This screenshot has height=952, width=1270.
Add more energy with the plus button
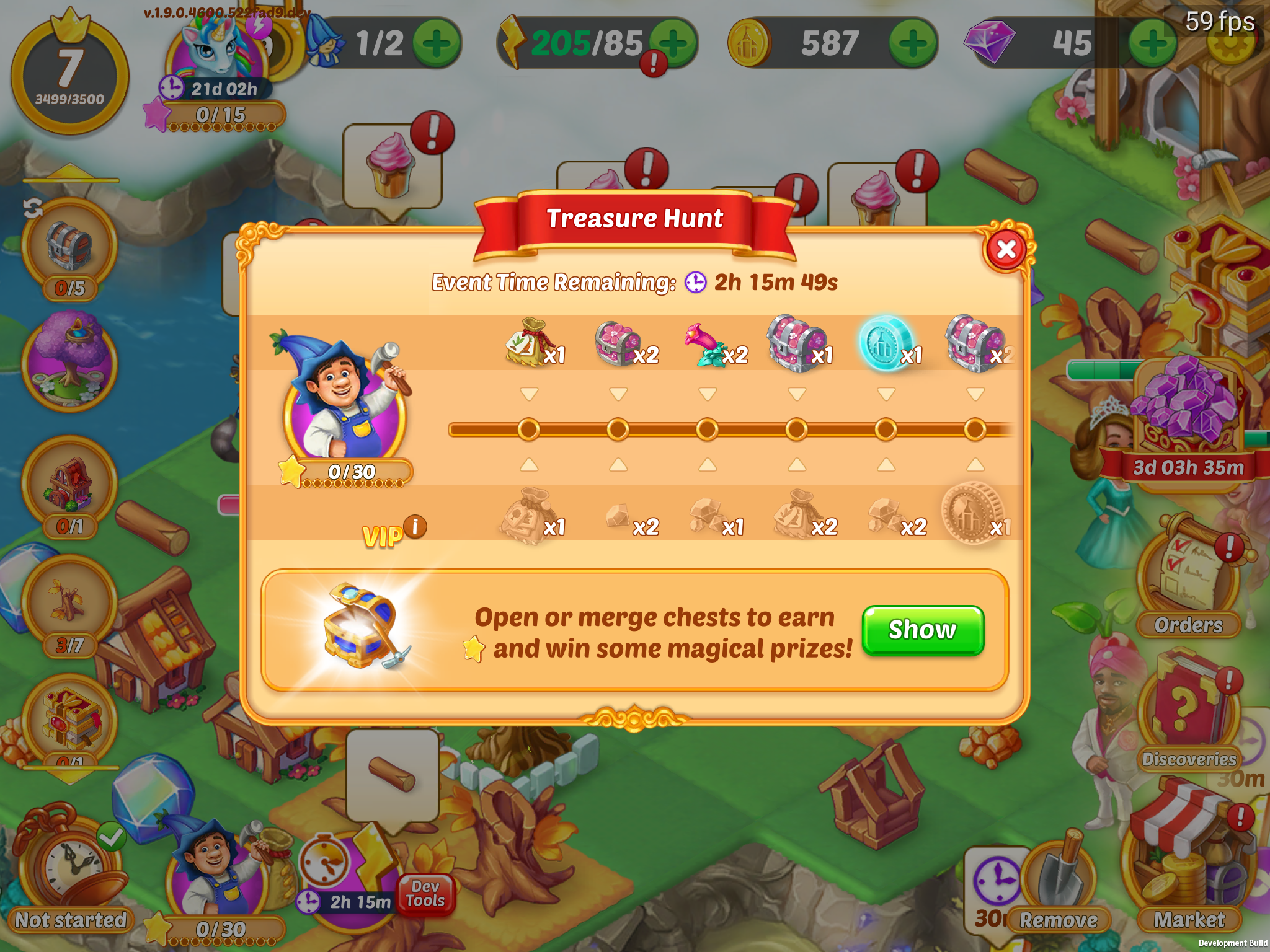click(x=674, y=43)
